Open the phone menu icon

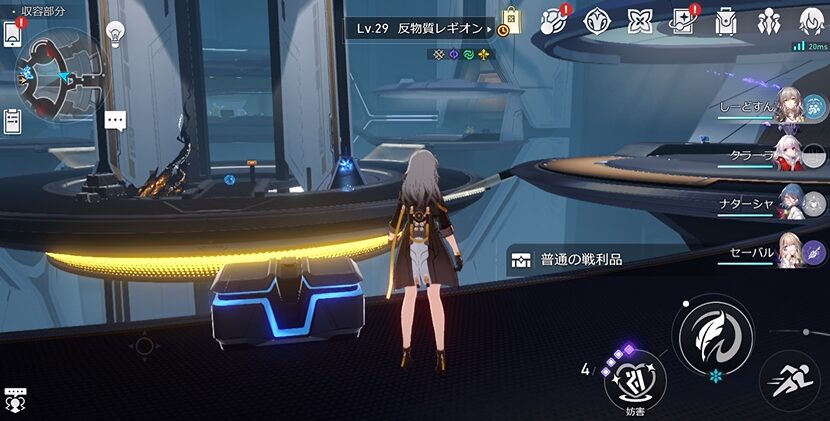12,33
